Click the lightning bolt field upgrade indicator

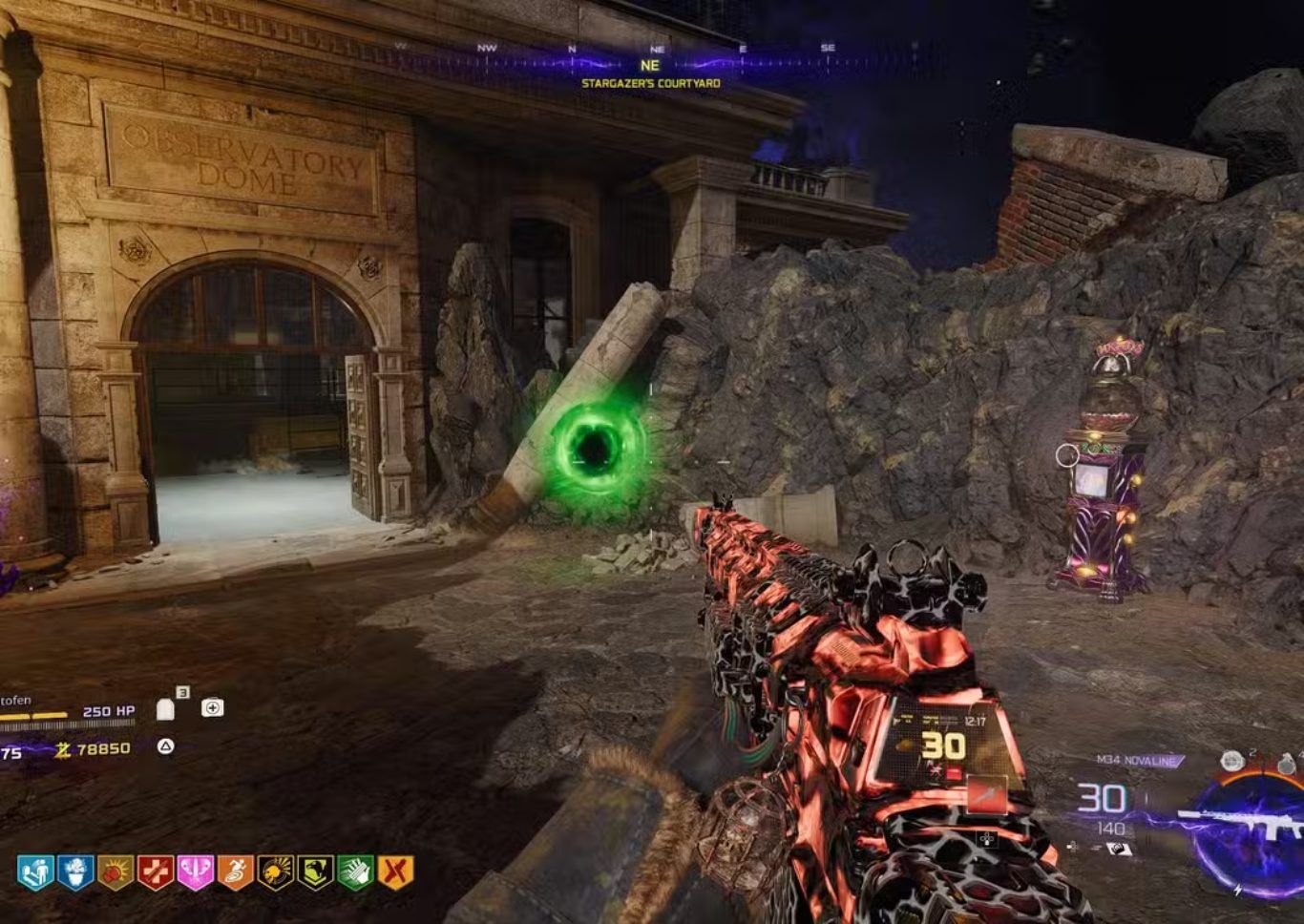pos(1238,890)
